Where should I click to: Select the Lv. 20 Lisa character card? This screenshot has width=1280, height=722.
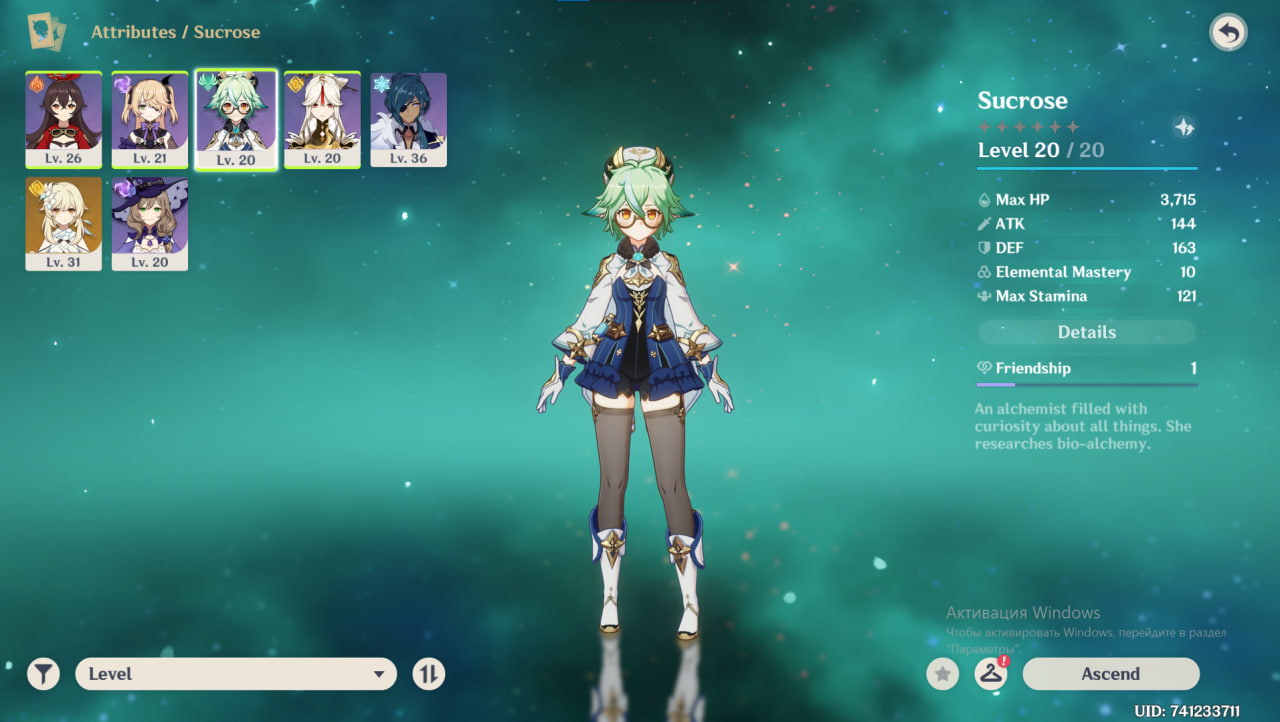(x=150, y=223)
